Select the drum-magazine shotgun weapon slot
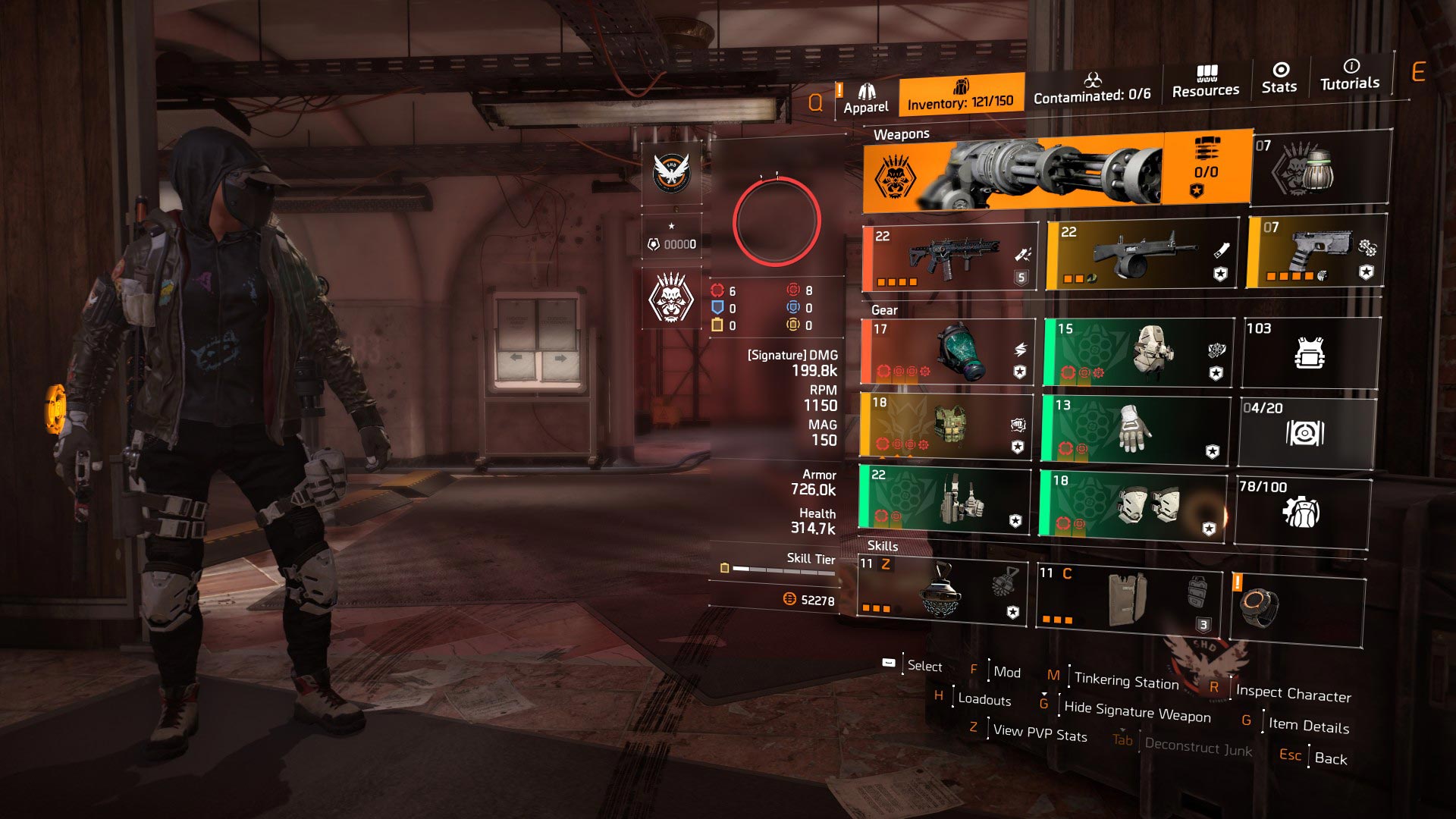 tap(1142, 256)
